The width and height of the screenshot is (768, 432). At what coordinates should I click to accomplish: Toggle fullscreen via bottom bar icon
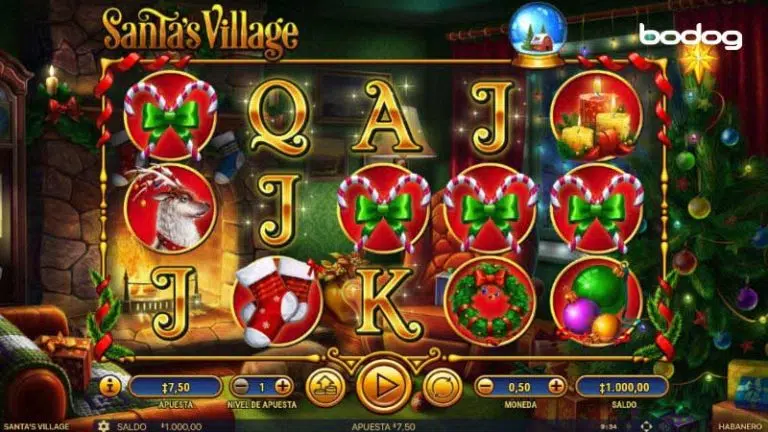click(644, 425)
